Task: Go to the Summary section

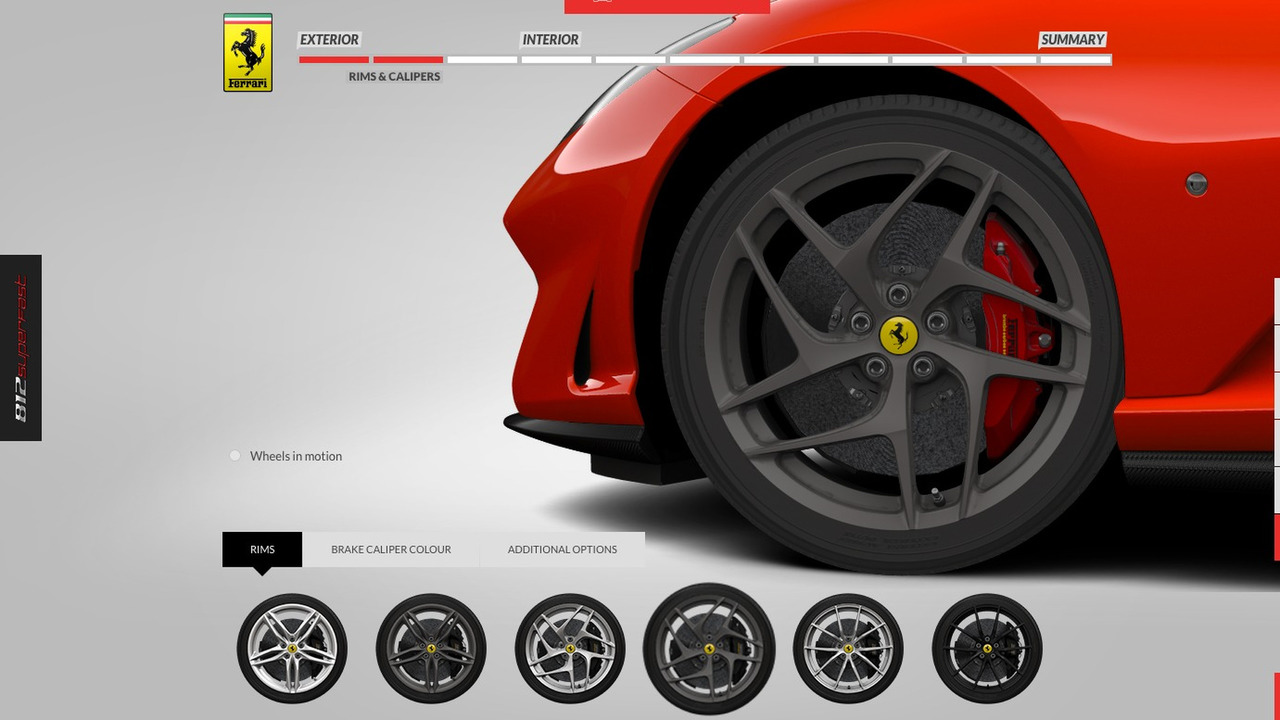Action: 1071,40
